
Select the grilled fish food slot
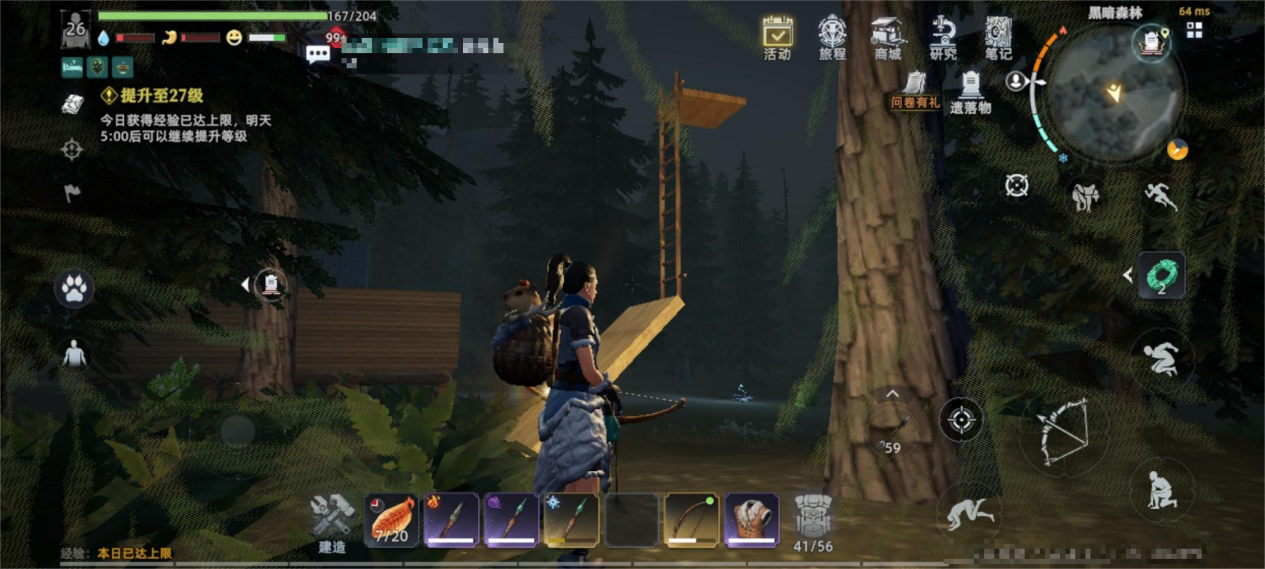click(x=391, y=519)
